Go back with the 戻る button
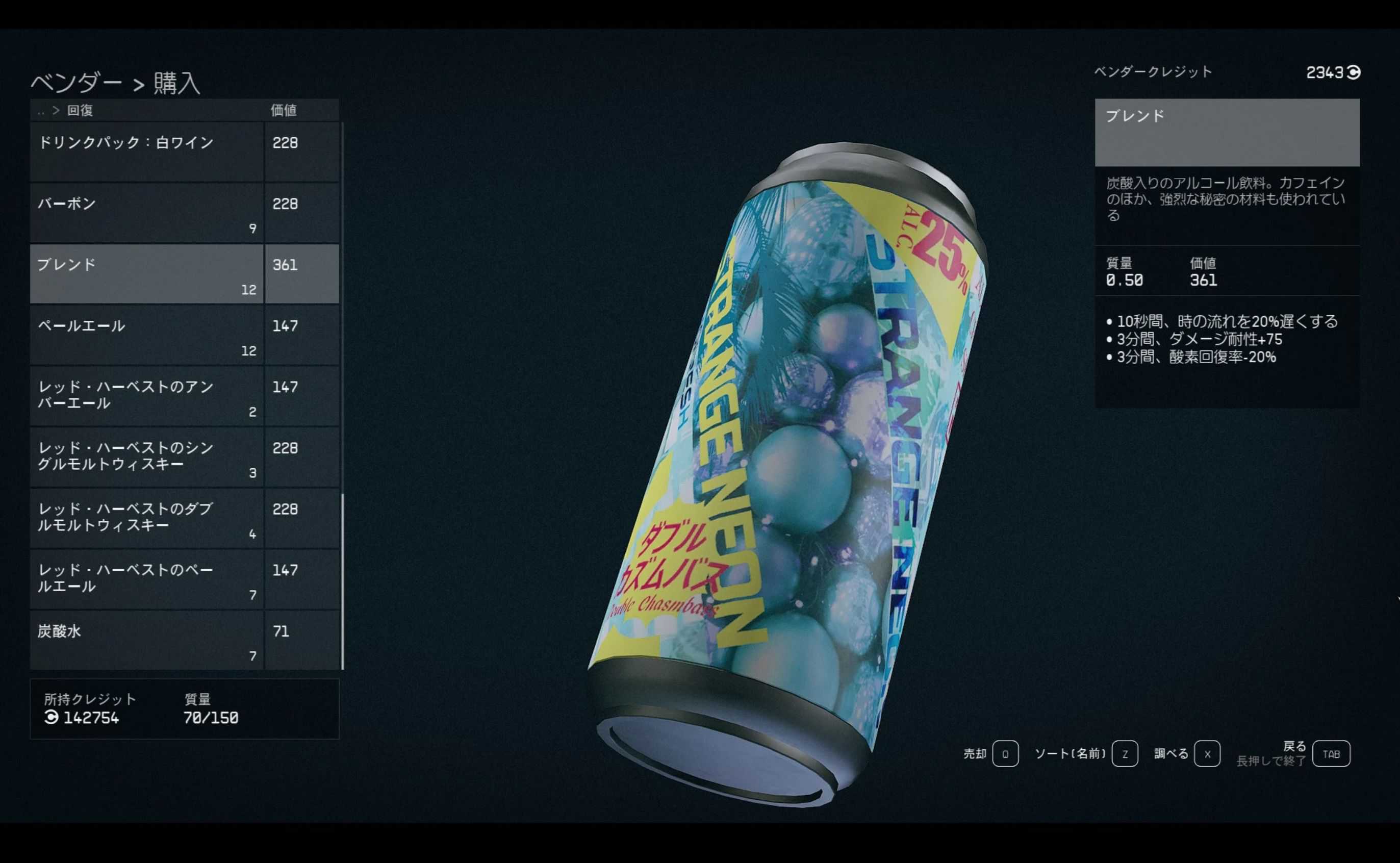This screenshot has height=863, width=1400. coord(1330,754)
